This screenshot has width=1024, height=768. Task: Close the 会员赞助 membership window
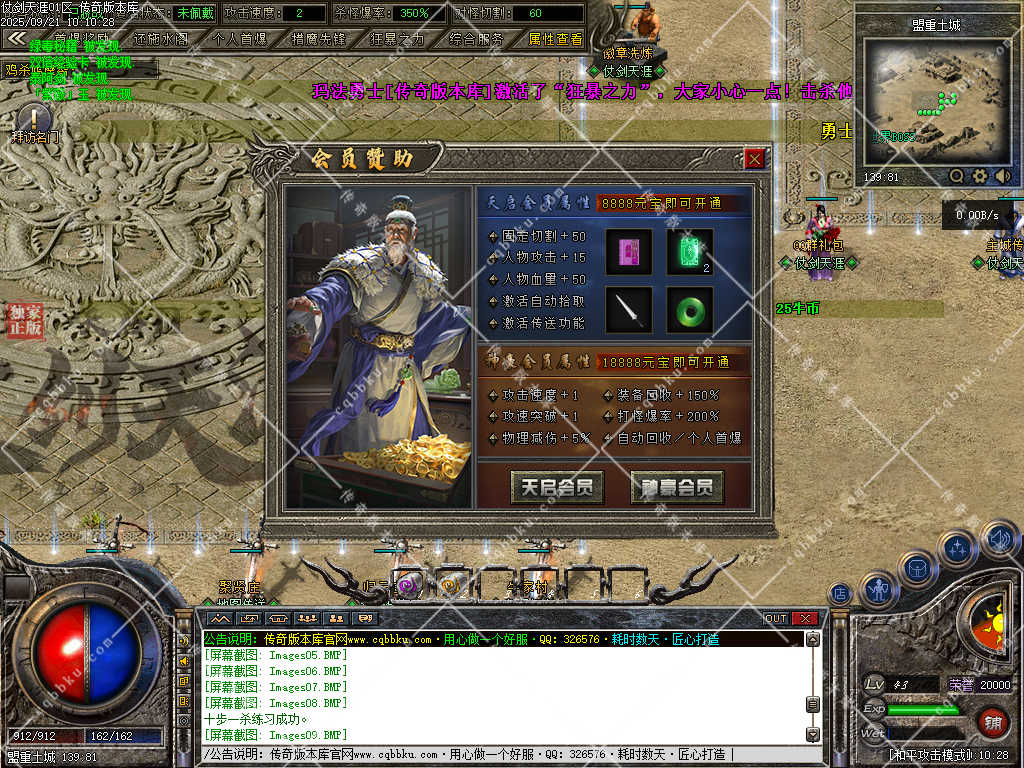coord(755,158)
